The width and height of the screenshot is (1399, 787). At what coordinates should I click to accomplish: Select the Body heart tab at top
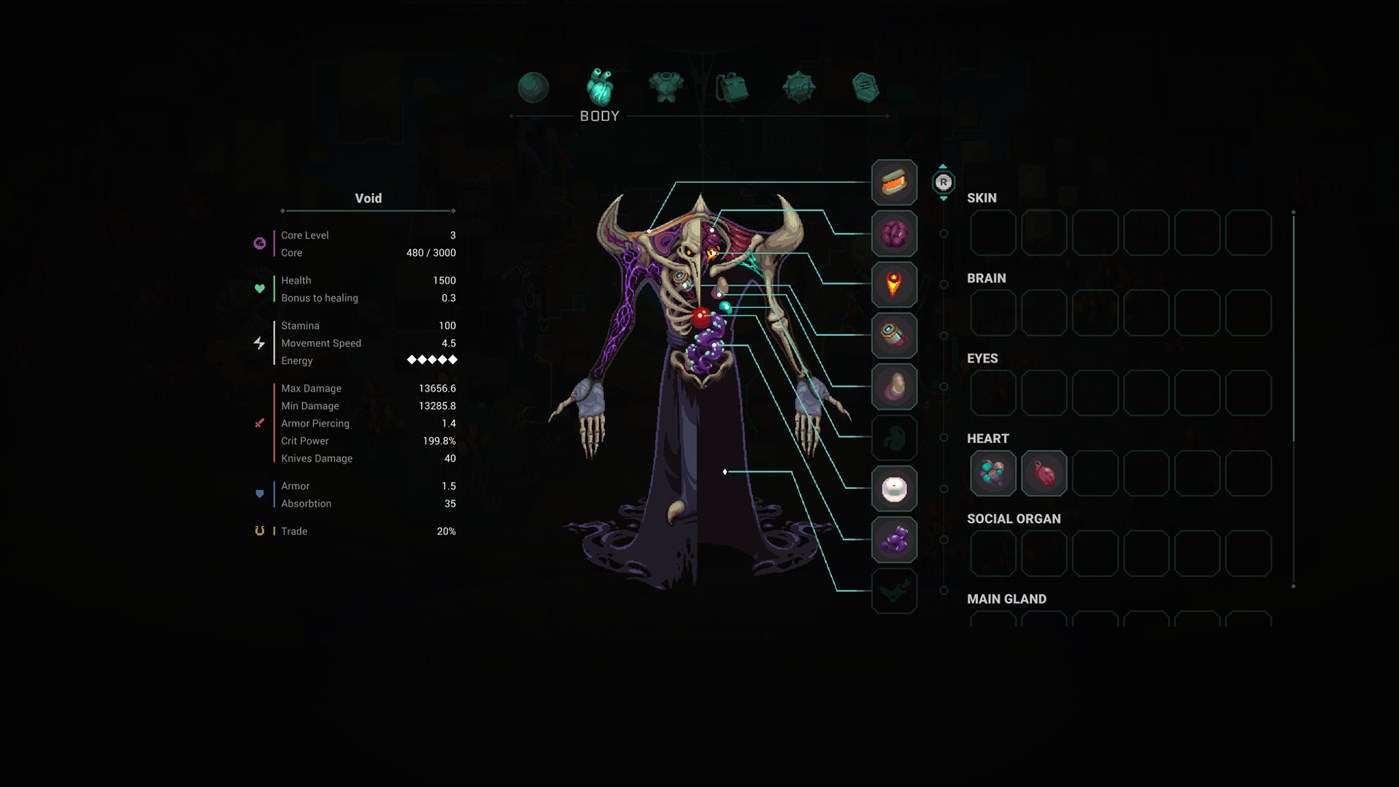coord(600,87)
